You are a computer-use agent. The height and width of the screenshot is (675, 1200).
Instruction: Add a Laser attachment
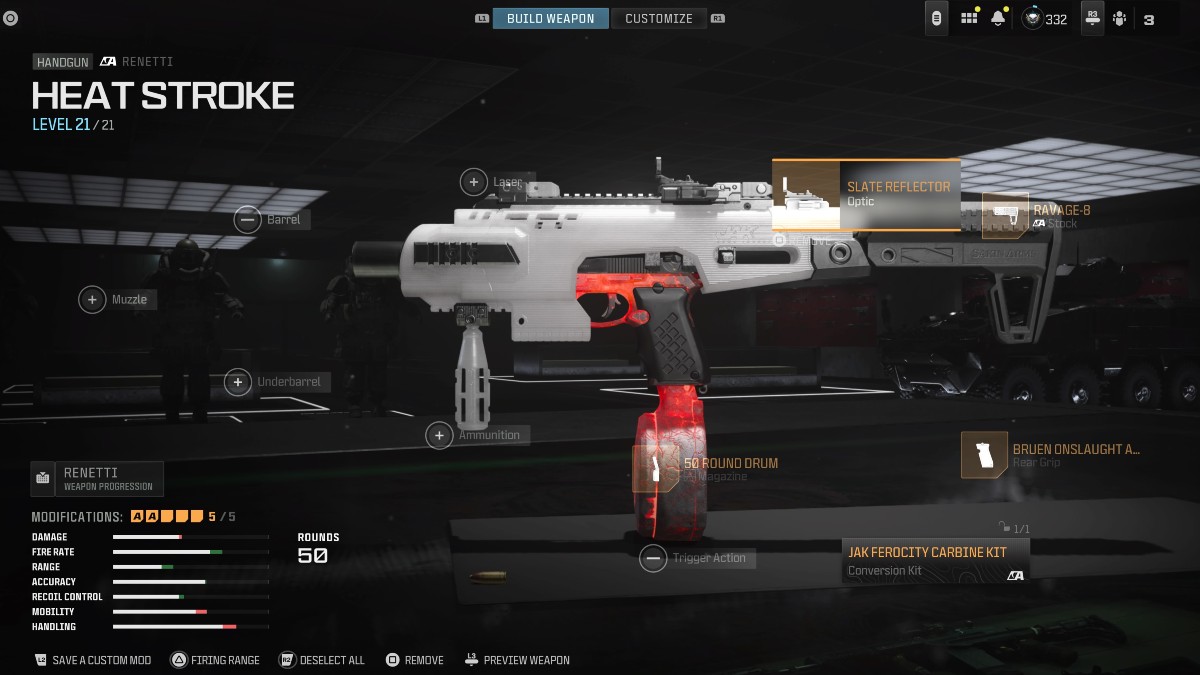click(x=473, y=182)
